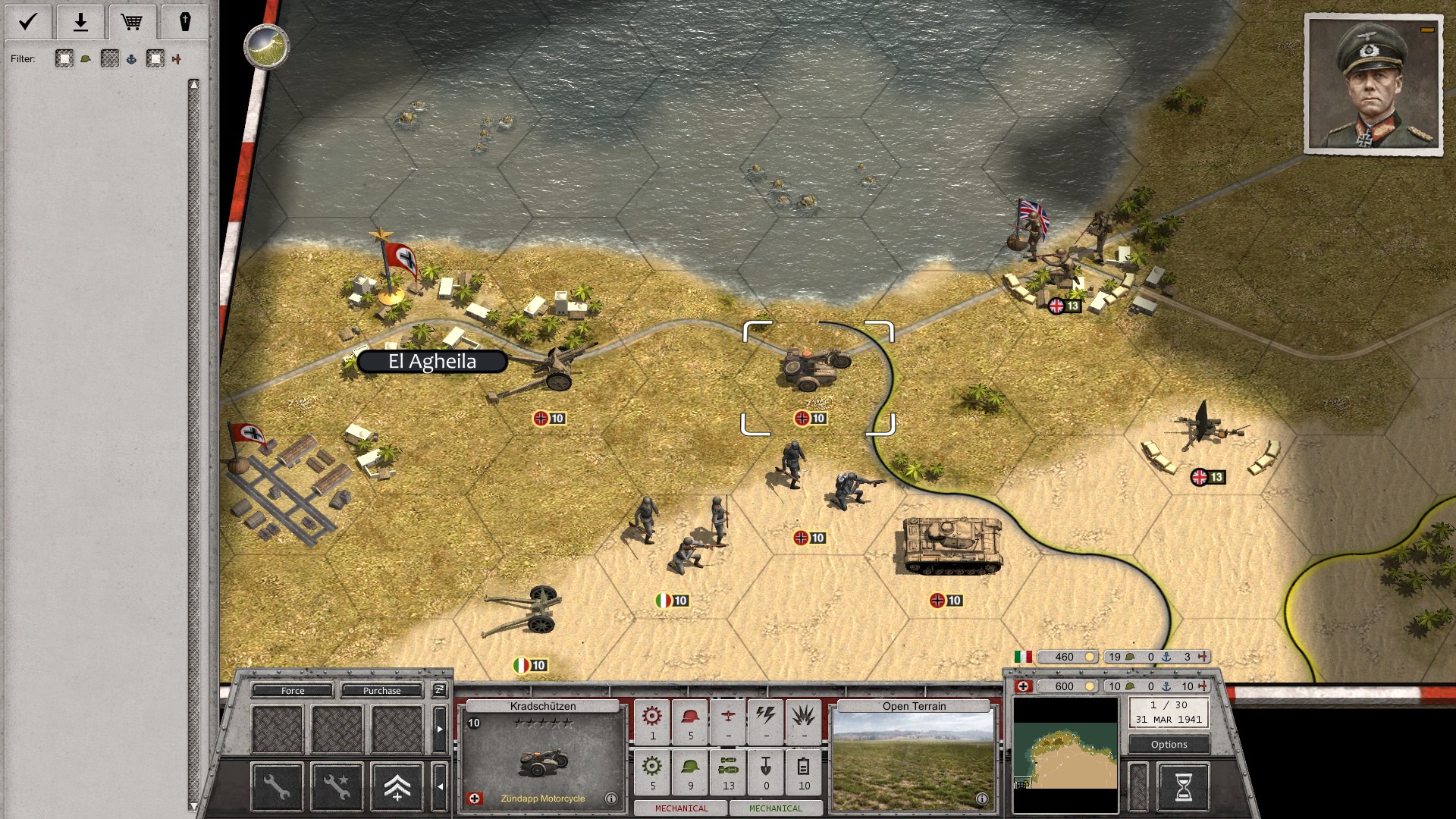
Task: Toggle the land units helmet filter
Action: pyautogui.click(x=65, y=59)
